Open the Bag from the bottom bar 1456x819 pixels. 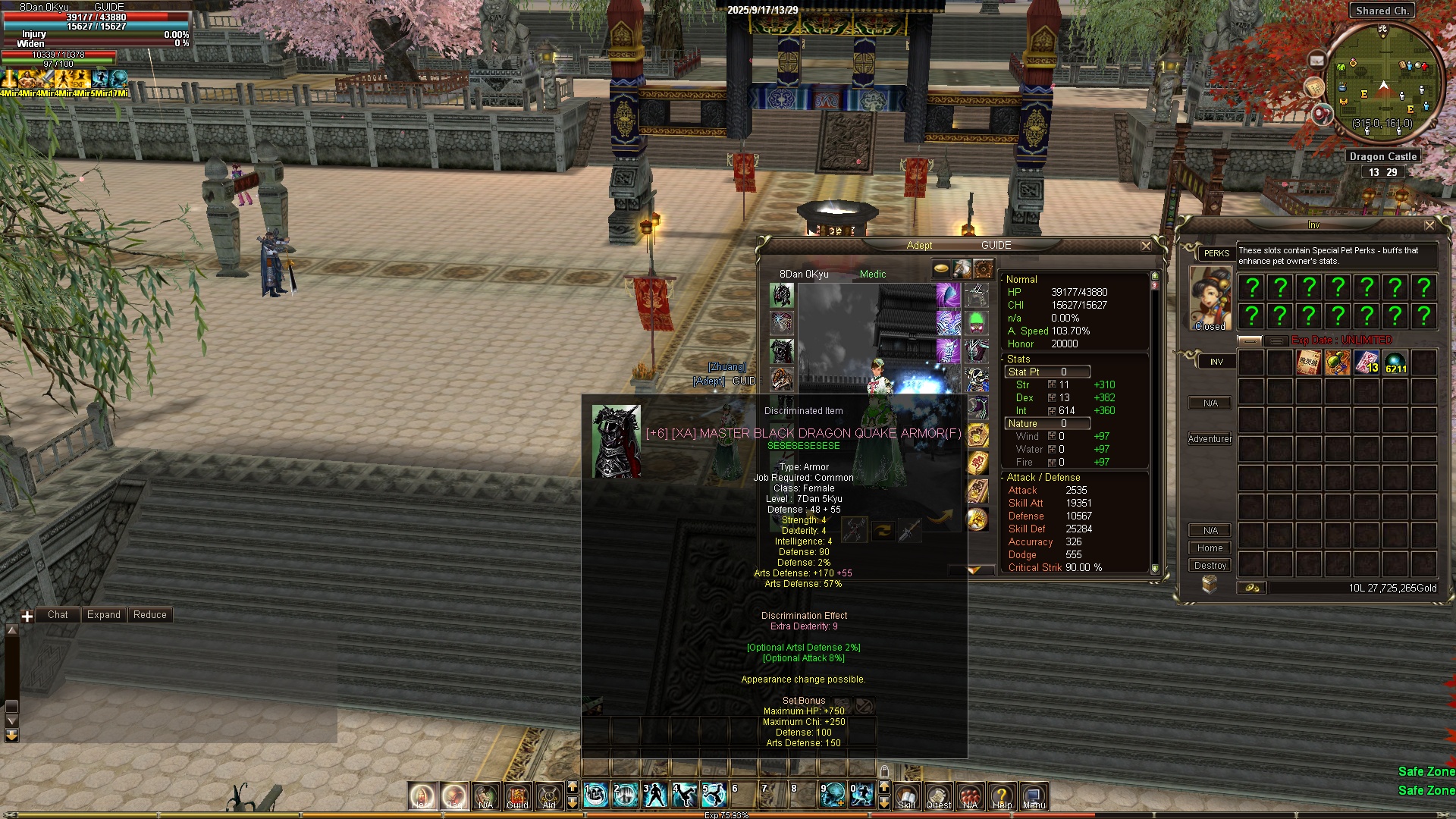pyautogui.click(x=453, y=795)
